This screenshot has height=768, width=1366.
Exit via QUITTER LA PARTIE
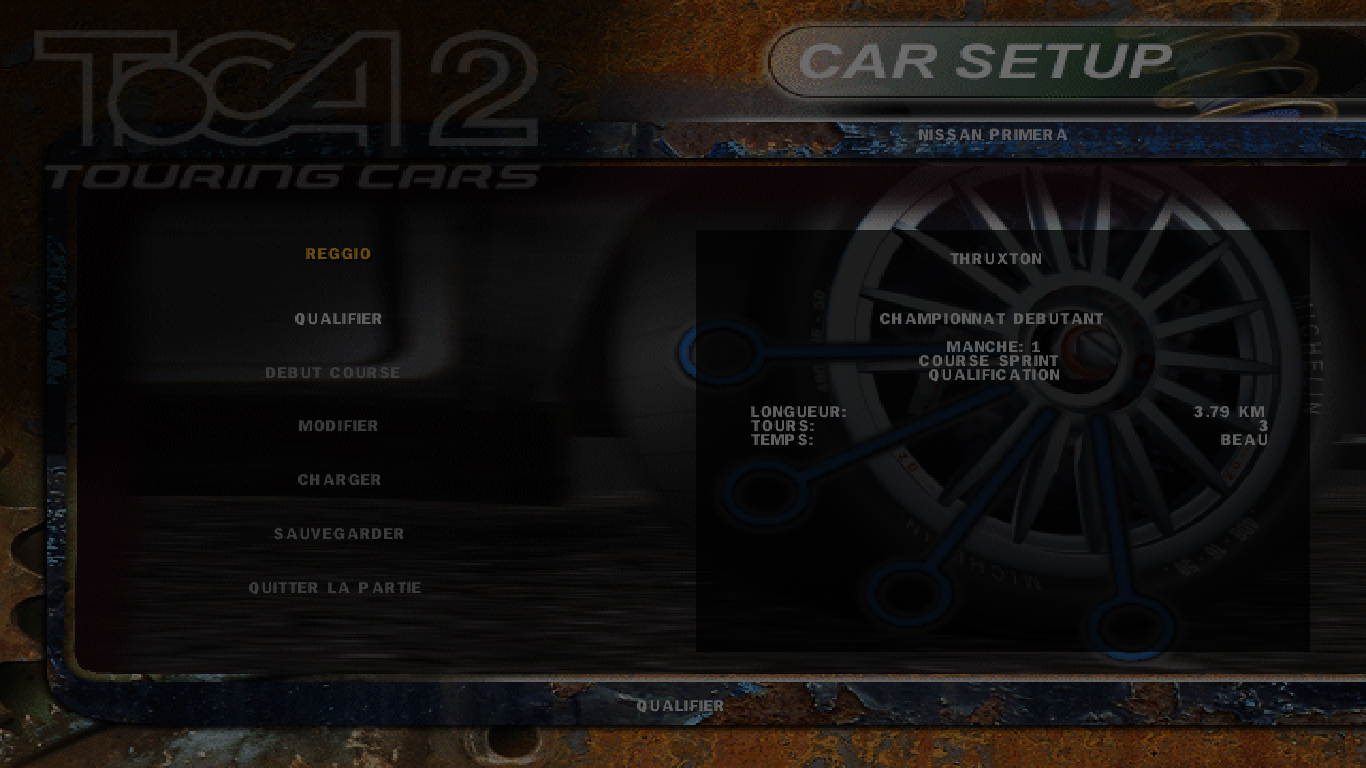(x=335, y=588)
